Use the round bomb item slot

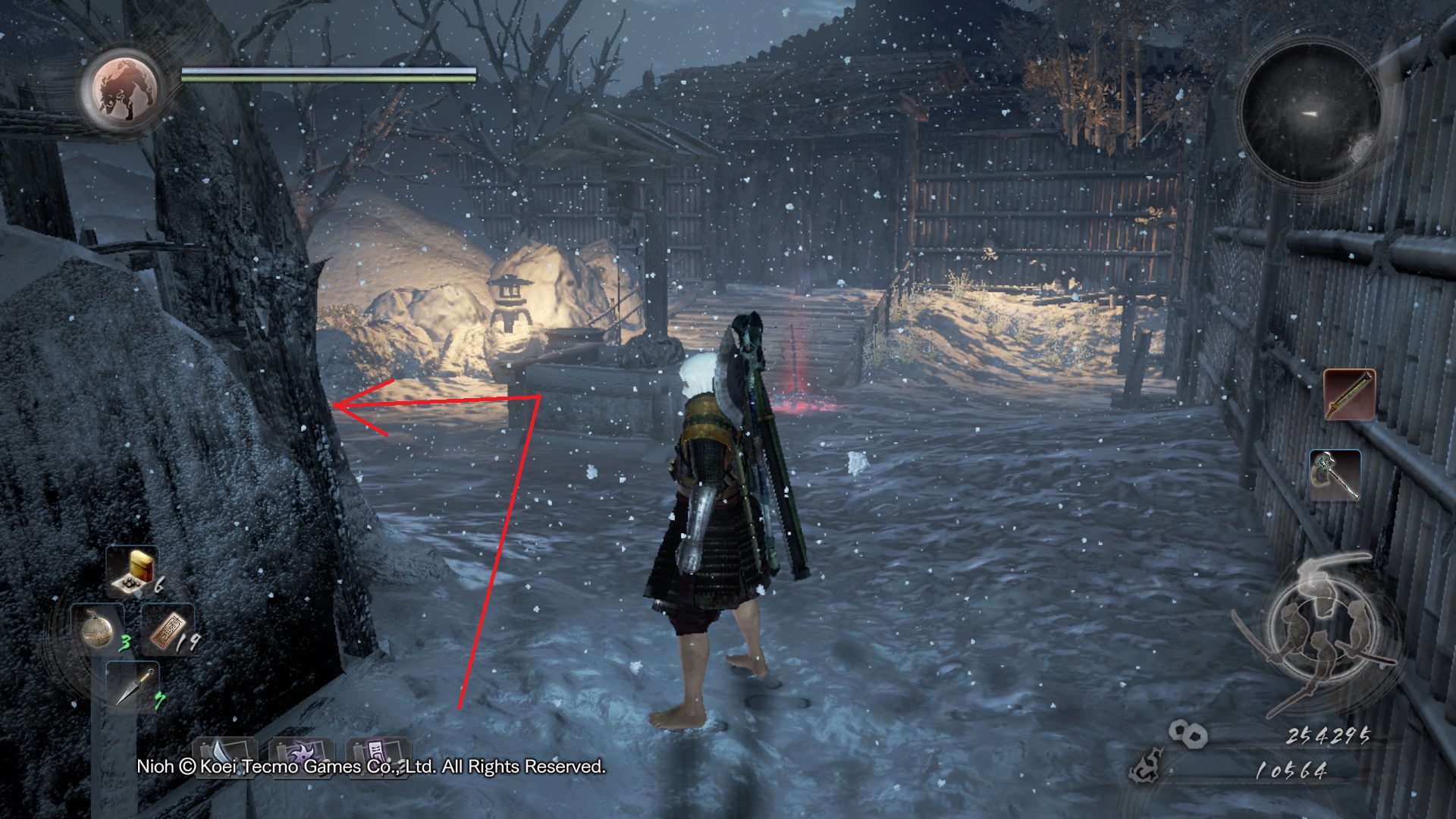(x=99, y=629)
